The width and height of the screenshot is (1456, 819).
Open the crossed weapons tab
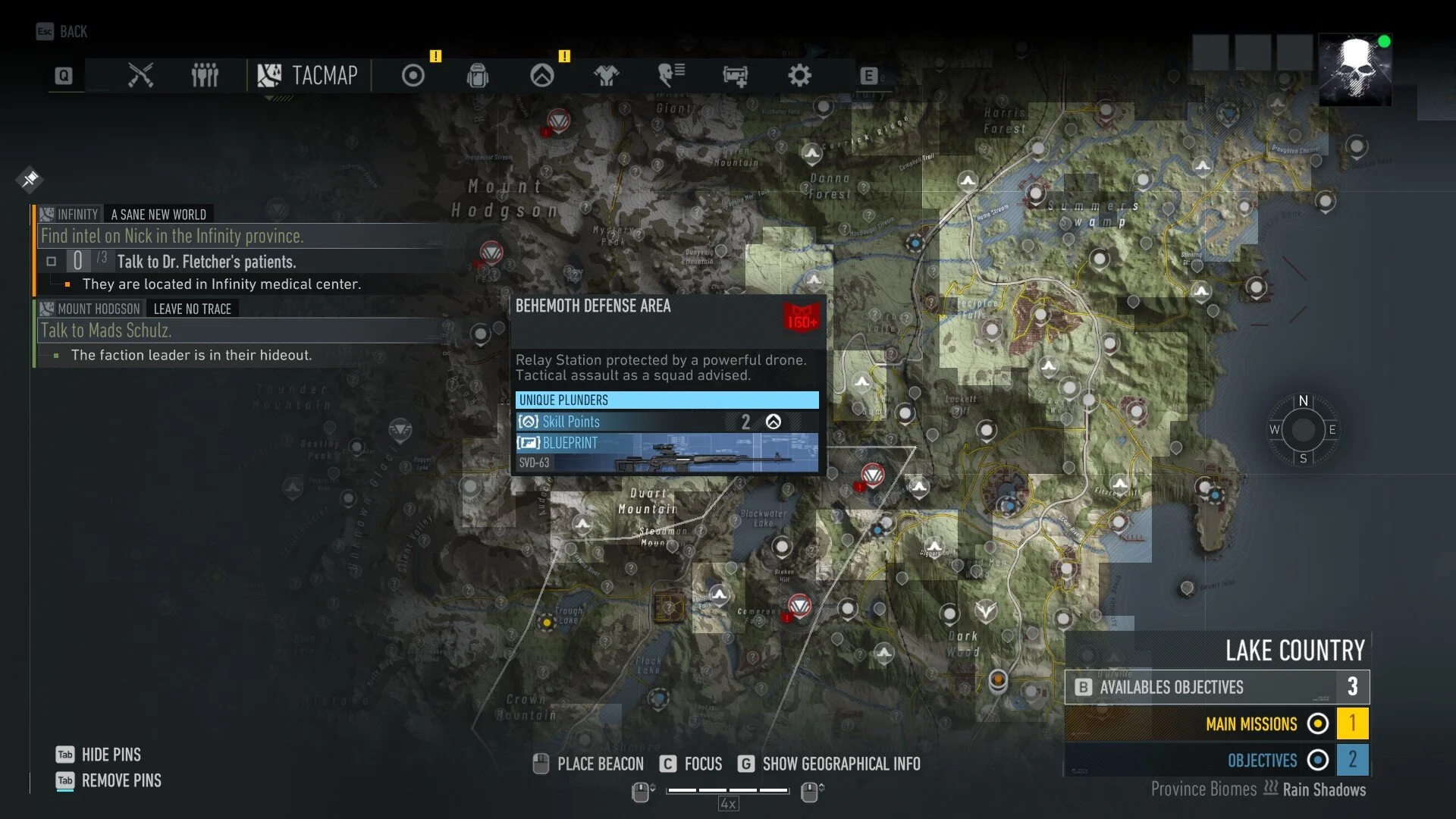[x=140, y=76]
